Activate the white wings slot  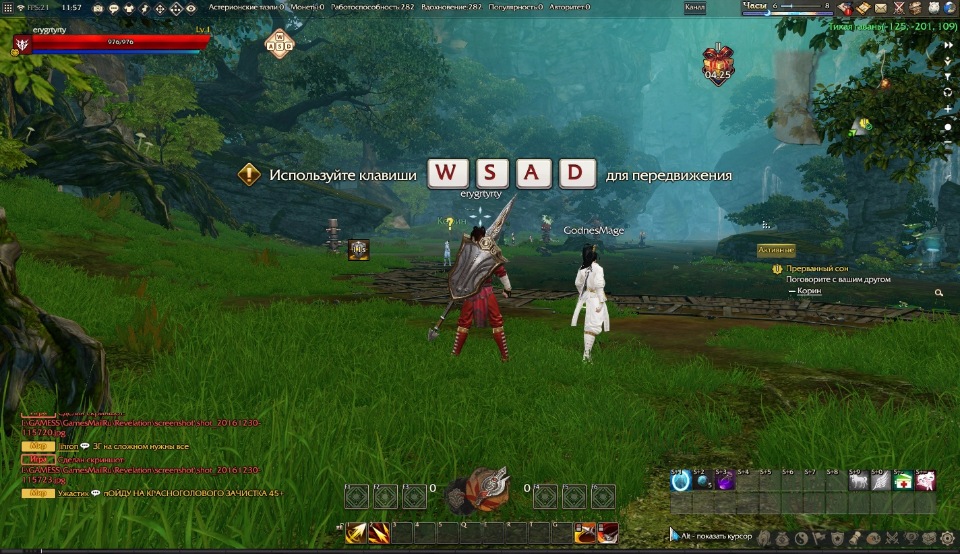click(879, 481)
